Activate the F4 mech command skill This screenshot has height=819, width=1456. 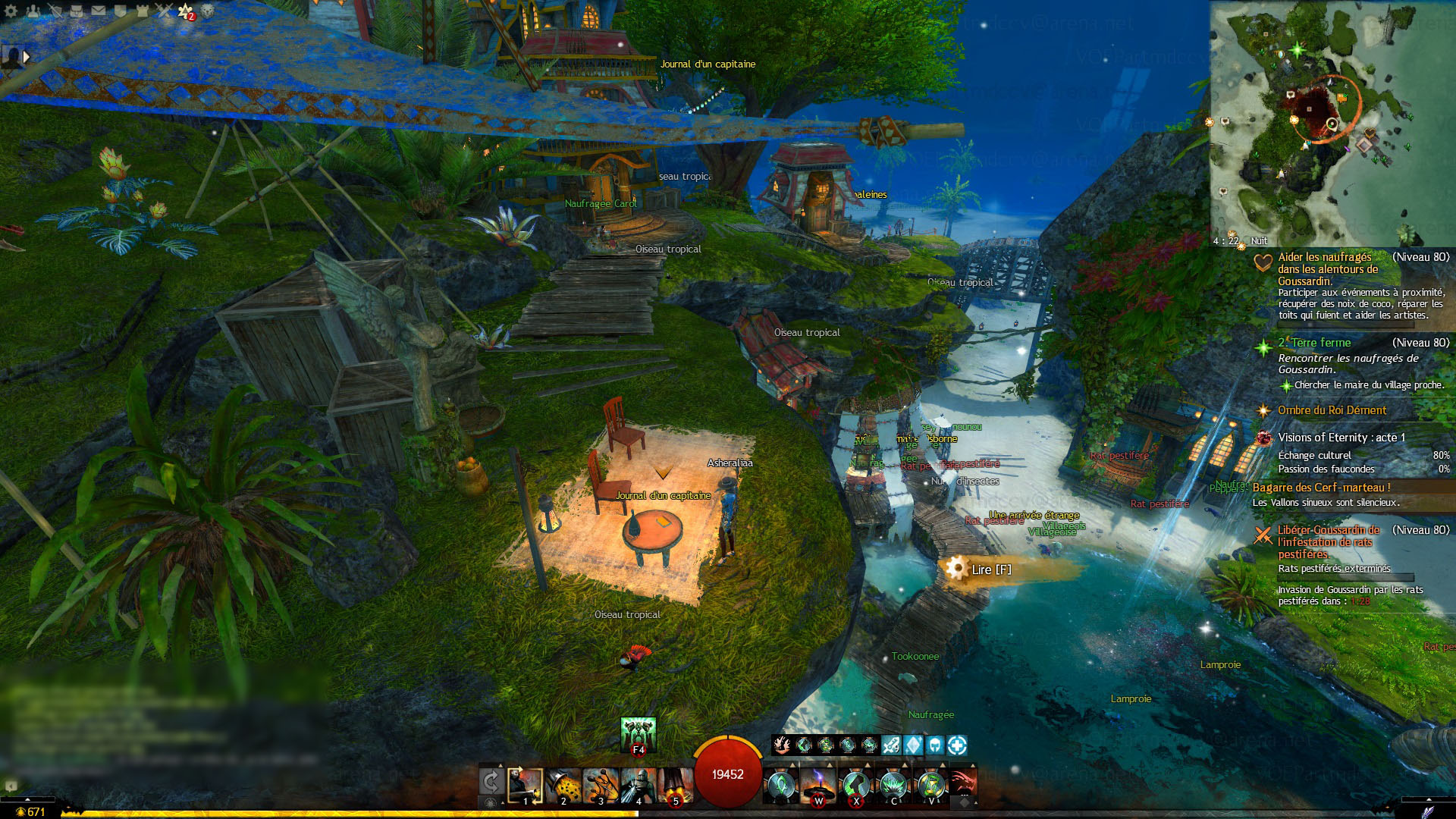(638, 734)
